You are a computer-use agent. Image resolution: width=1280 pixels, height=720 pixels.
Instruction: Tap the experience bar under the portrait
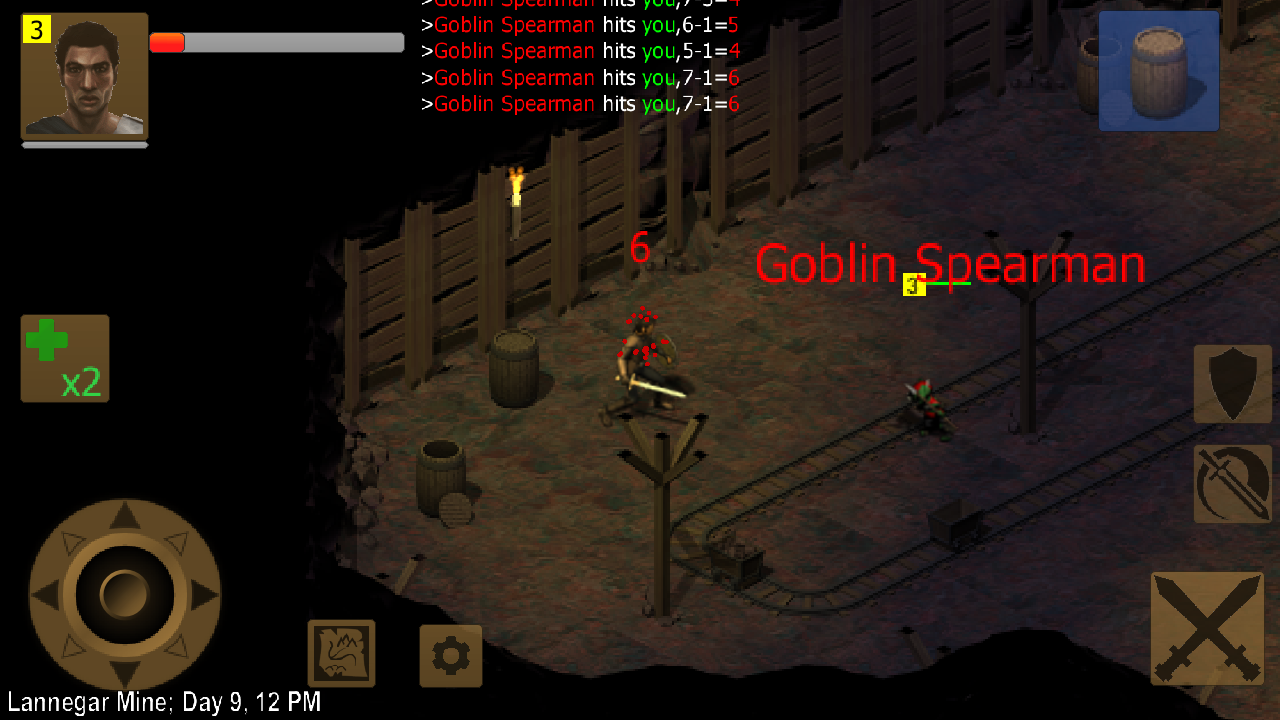(x=85, y=146)
